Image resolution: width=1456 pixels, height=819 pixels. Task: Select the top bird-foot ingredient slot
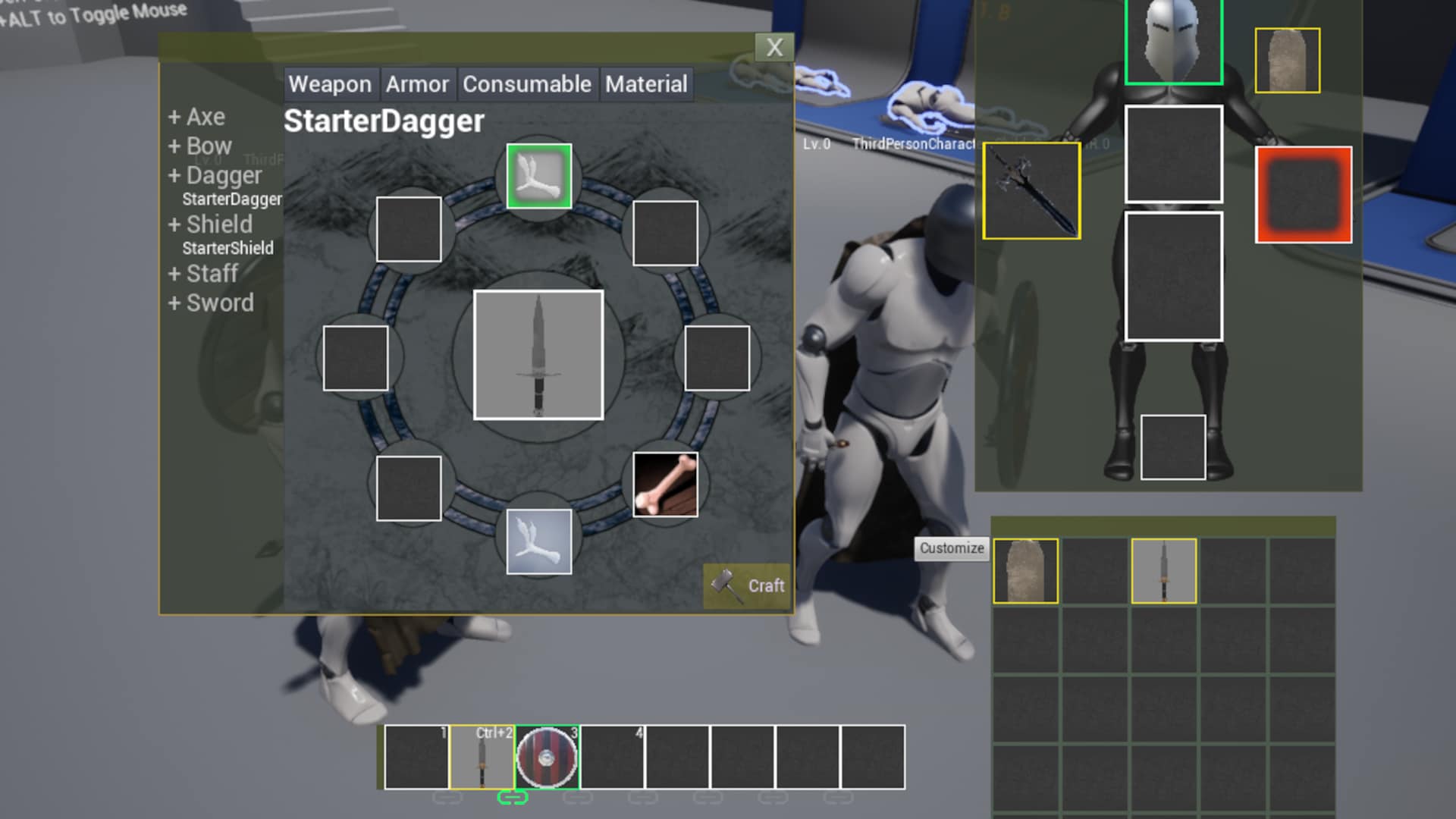539,176
